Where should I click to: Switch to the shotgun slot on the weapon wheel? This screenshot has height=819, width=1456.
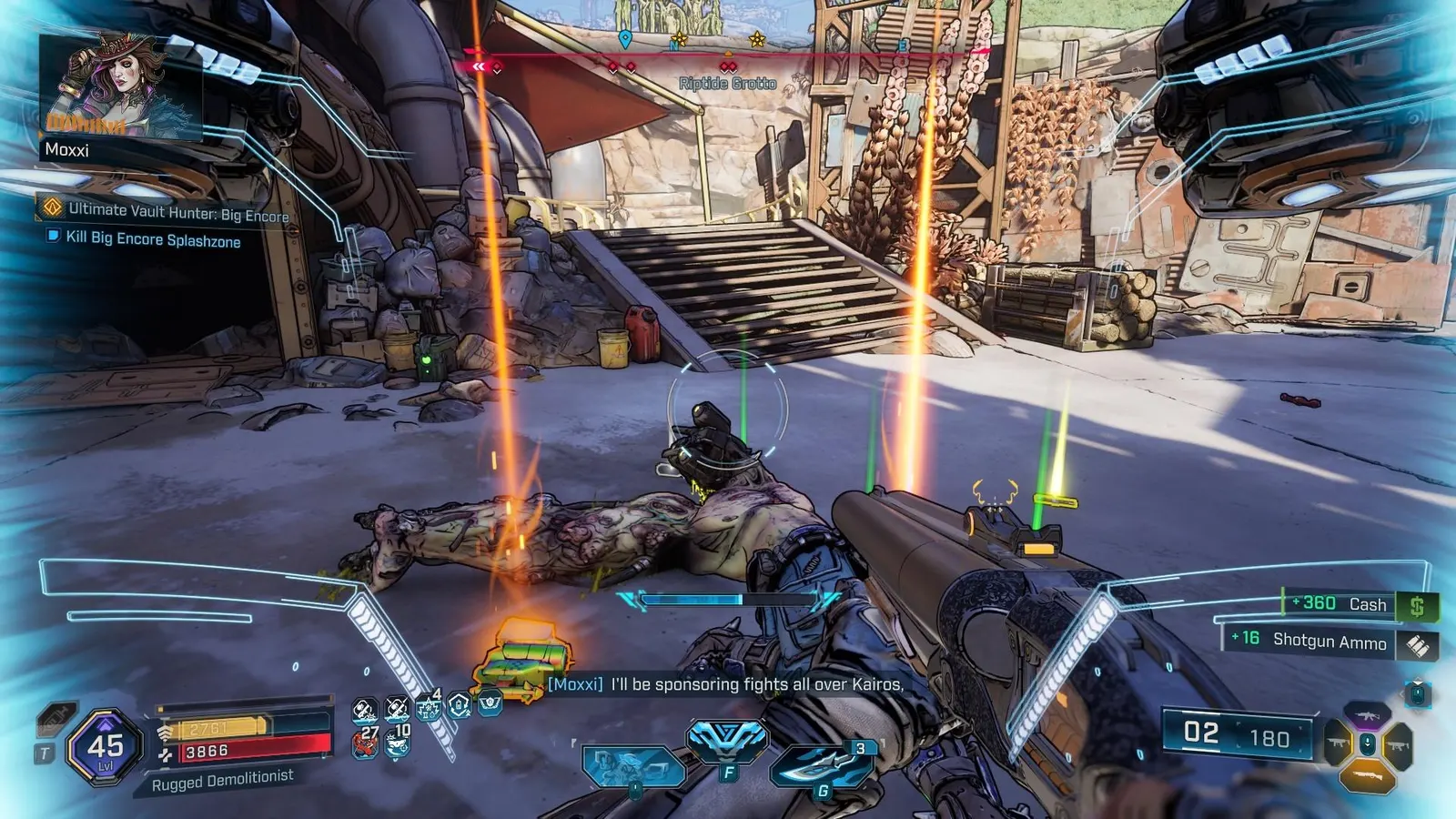[1368, 775]
